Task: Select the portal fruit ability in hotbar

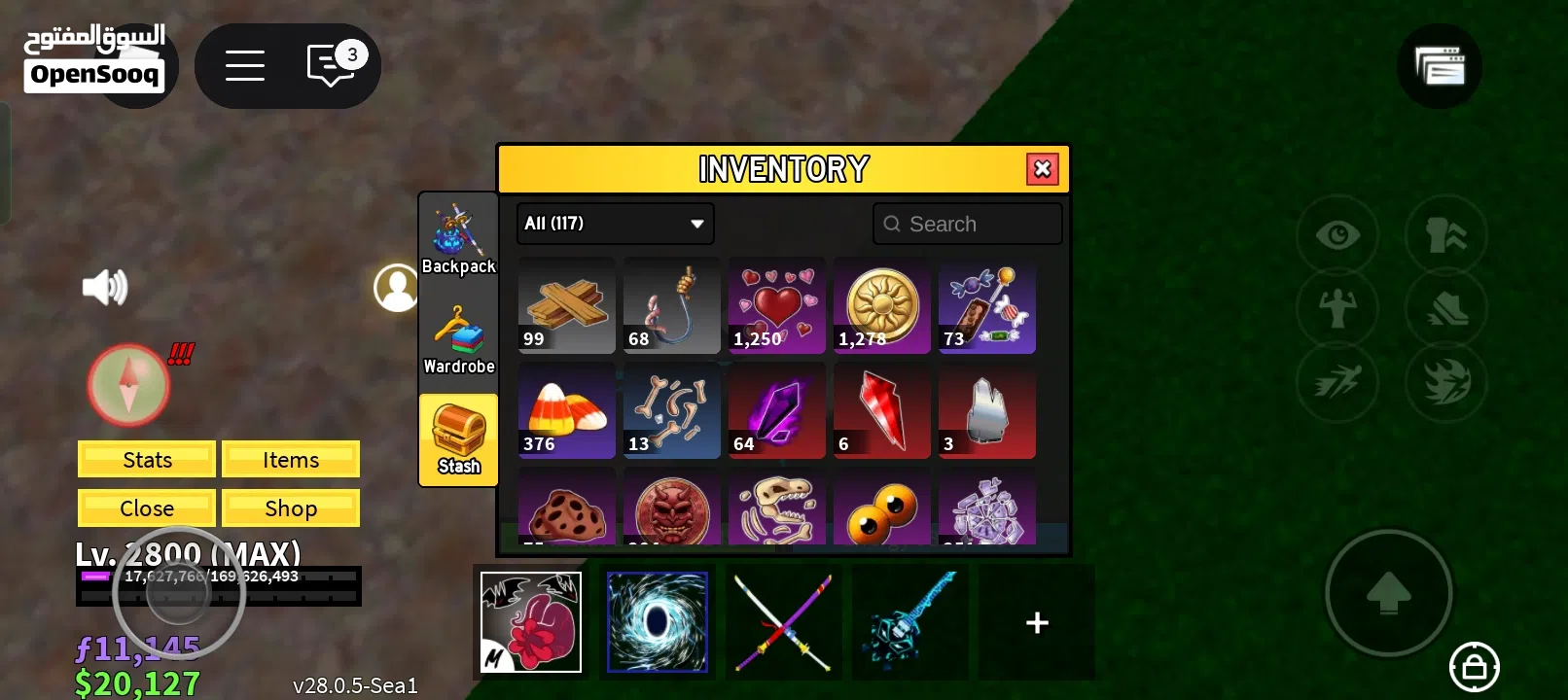Action: pos(658,622)
